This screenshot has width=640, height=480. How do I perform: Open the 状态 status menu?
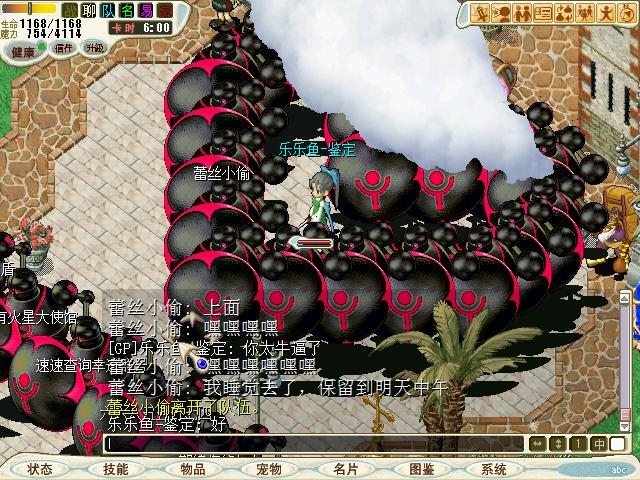pos(40,468)
